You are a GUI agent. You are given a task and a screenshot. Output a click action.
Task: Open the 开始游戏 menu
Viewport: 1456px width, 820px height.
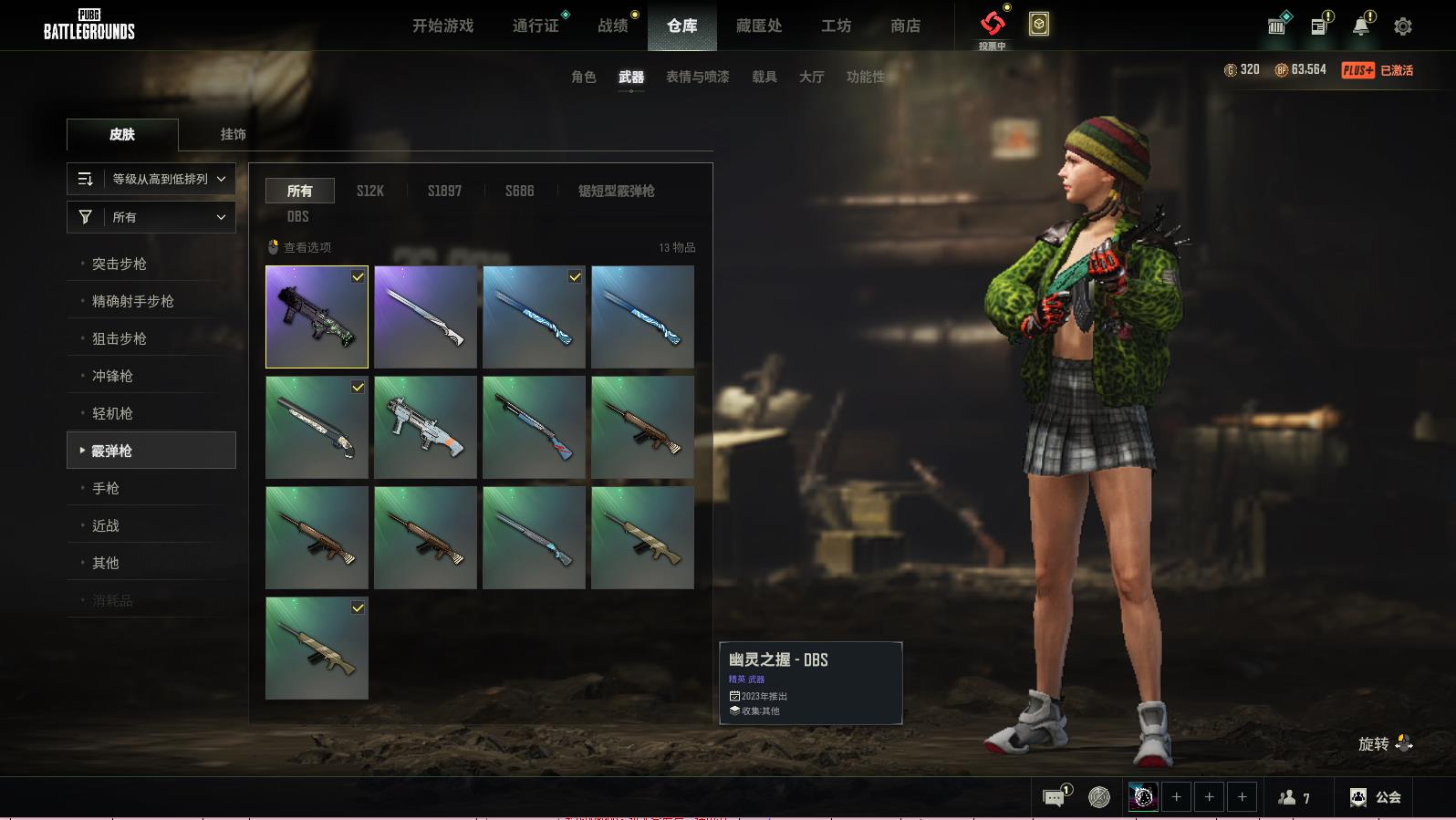click(x=442, y=26)
